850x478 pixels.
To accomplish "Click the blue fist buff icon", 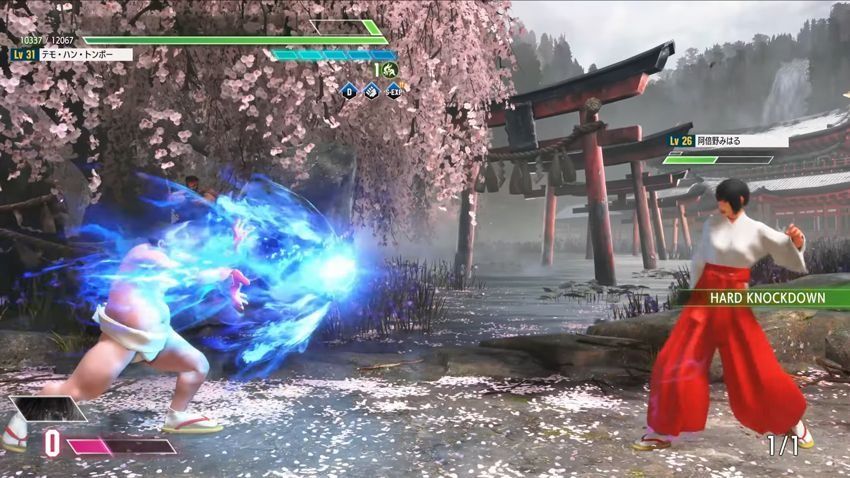I will point(371,90).
